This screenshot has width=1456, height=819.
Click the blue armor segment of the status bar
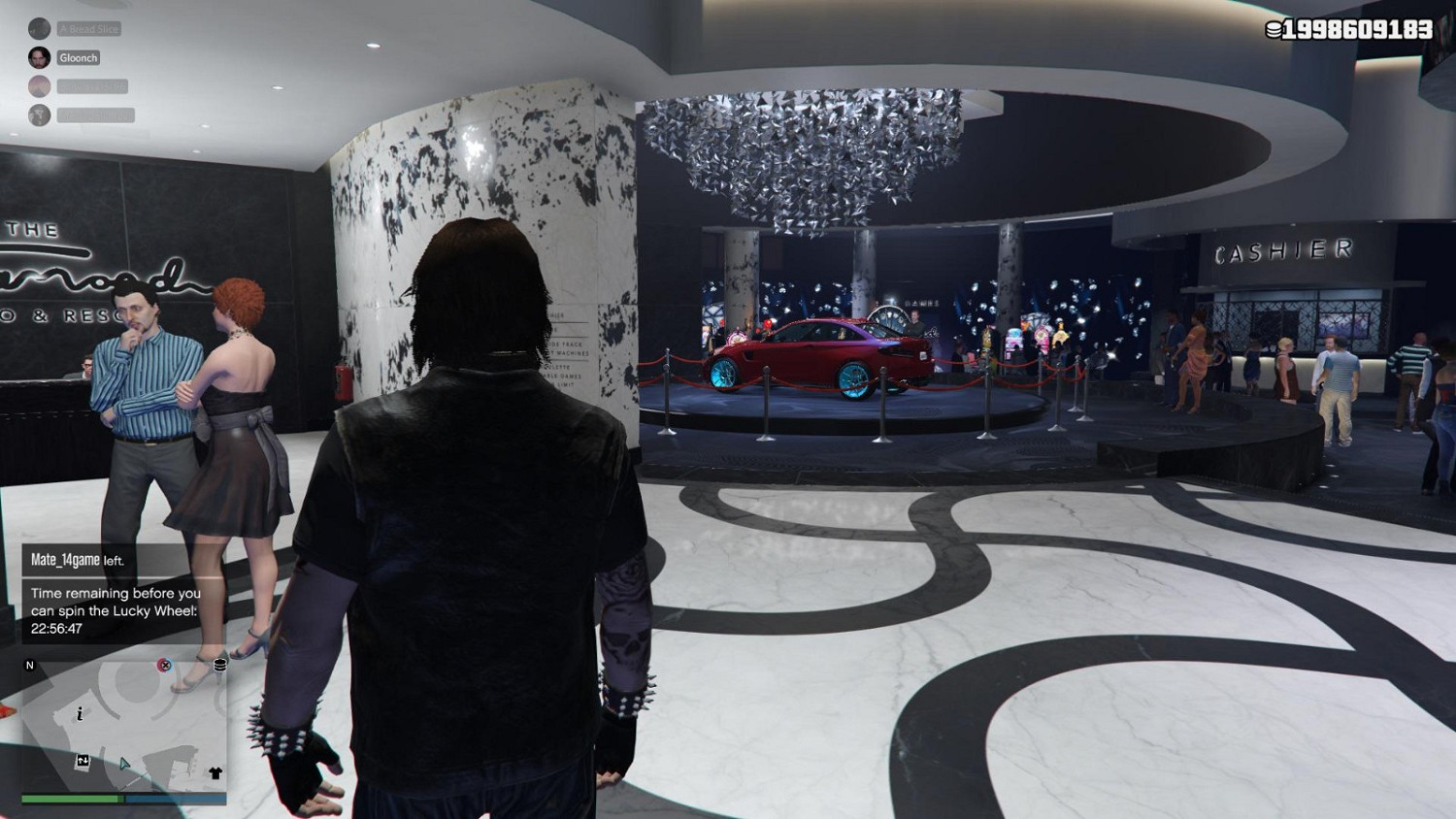[x=176, y=799]
